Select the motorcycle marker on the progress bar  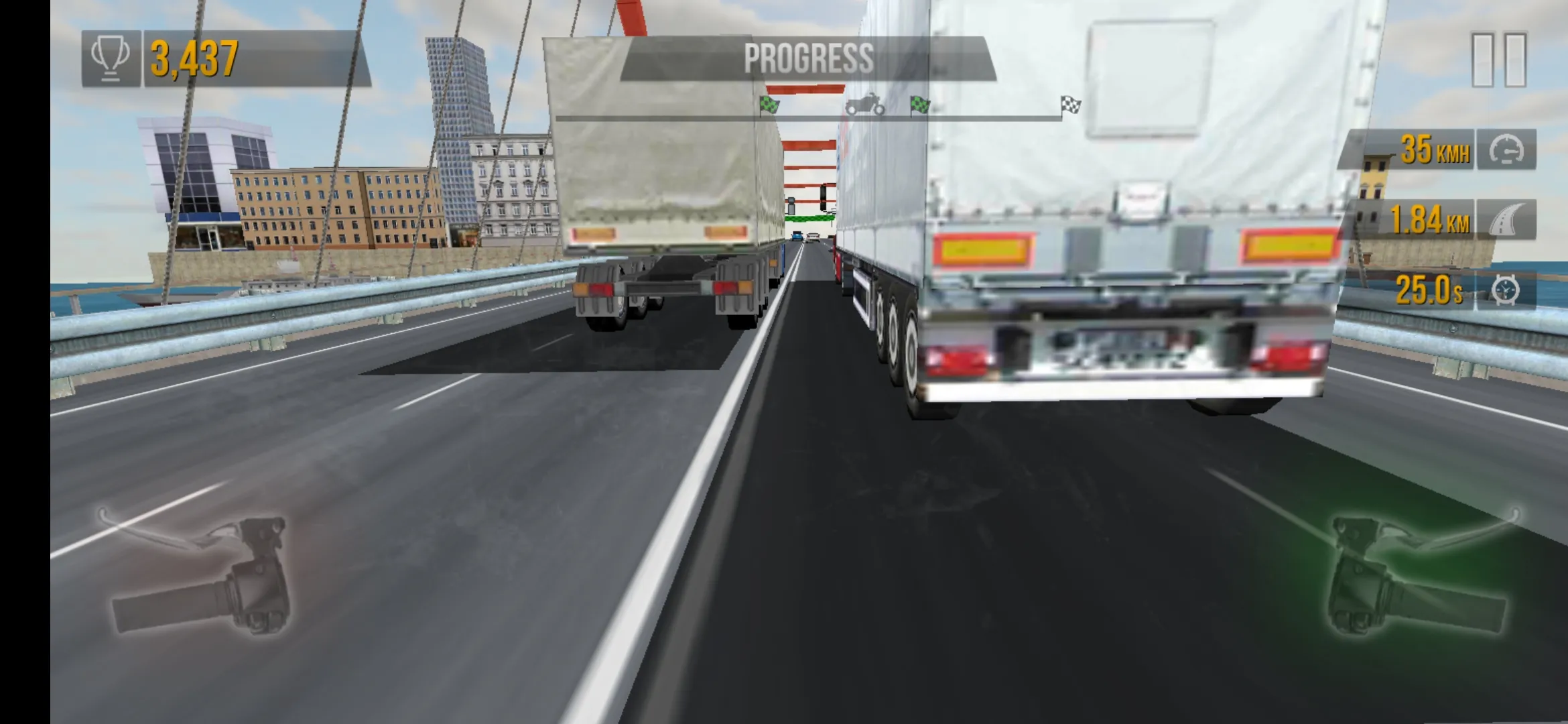(867, 103)
